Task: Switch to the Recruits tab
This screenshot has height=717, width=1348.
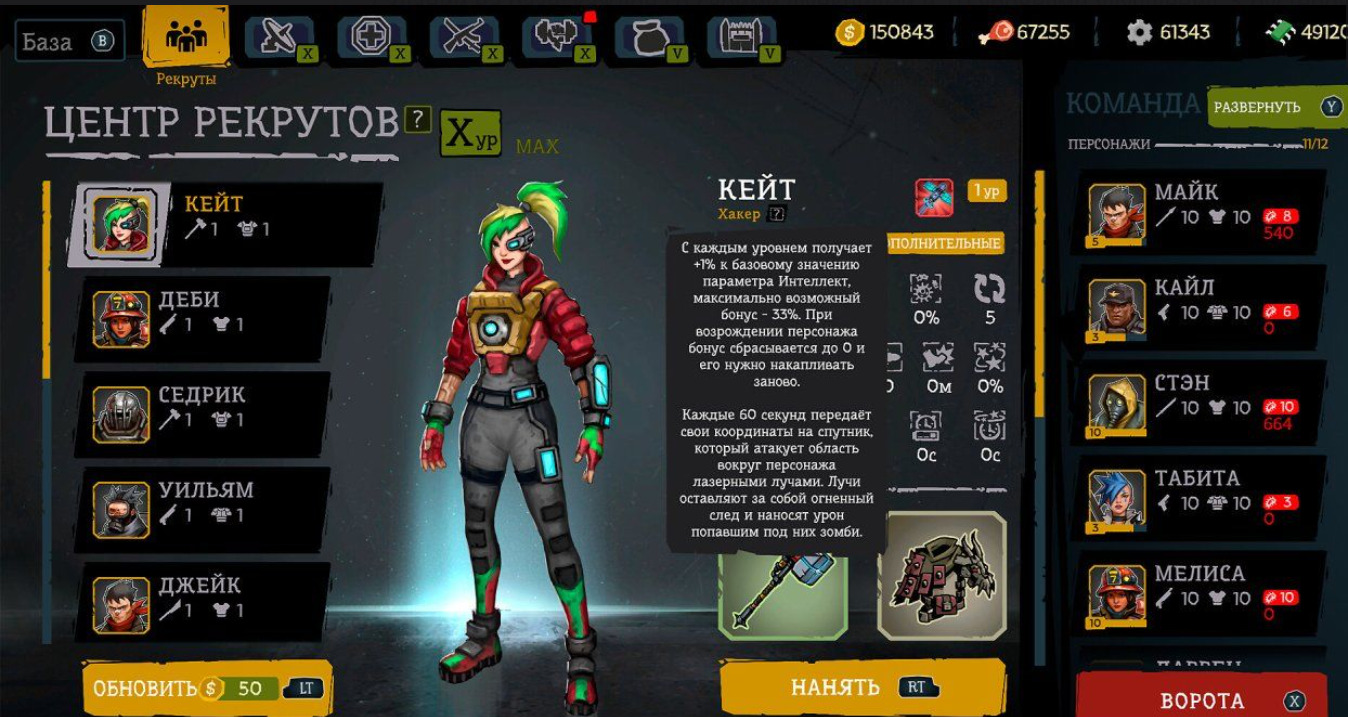Action: tap(185, 40)
